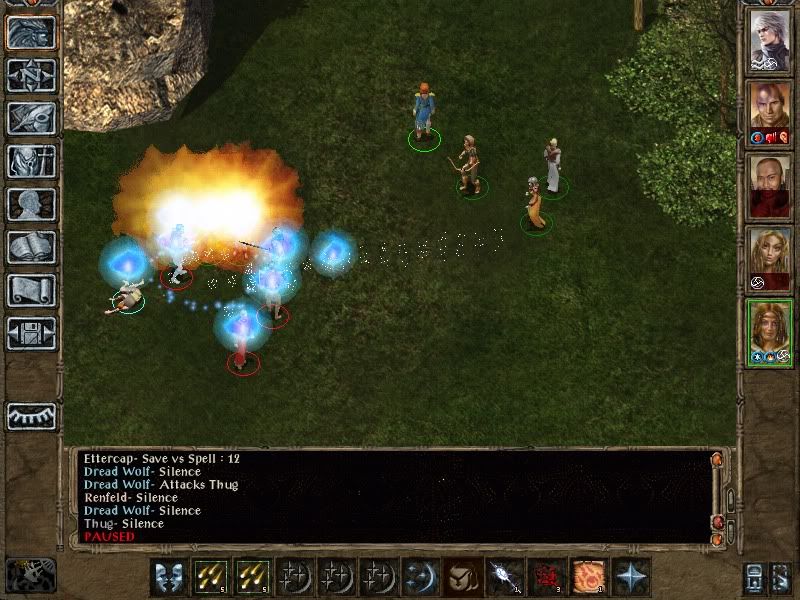Select the blonde woman portrait

tap(771, 260)
